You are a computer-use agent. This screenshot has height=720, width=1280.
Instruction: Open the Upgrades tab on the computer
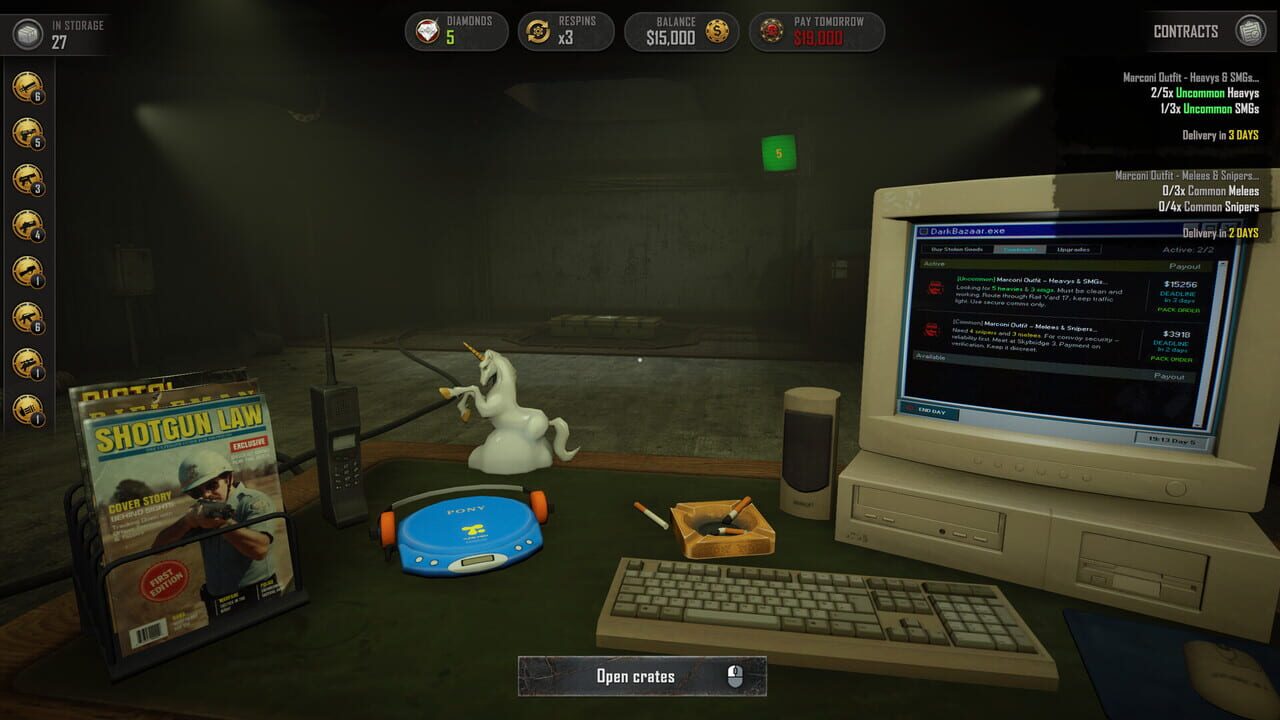tap(1072, 249)
